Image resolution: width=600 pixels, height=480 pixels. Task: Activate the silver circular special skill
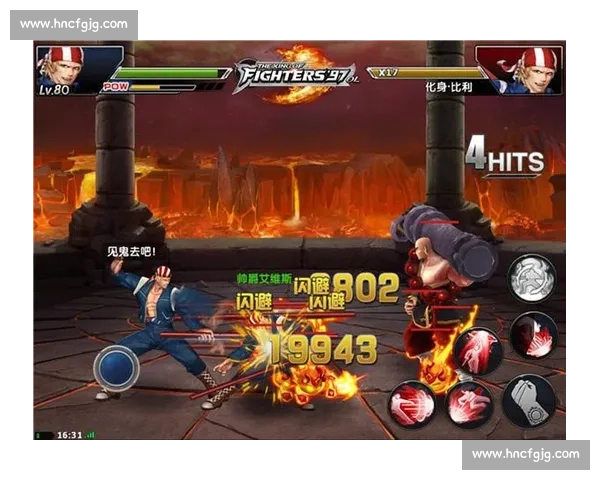pyautogui.click(x=530, y=278)
